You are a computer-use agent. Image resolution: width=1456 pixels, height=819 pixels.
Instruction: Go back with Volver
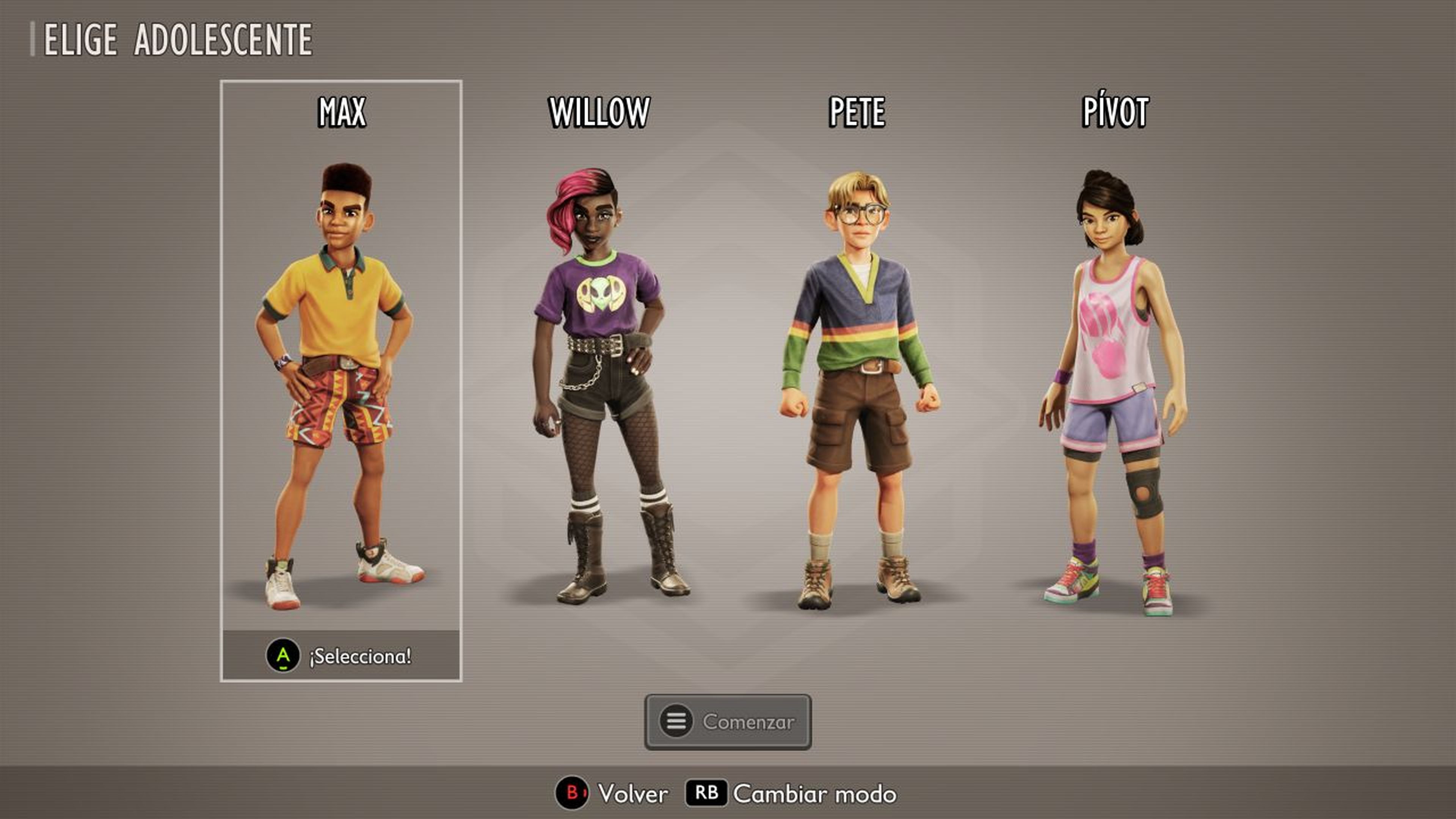(x=613, y=794)
